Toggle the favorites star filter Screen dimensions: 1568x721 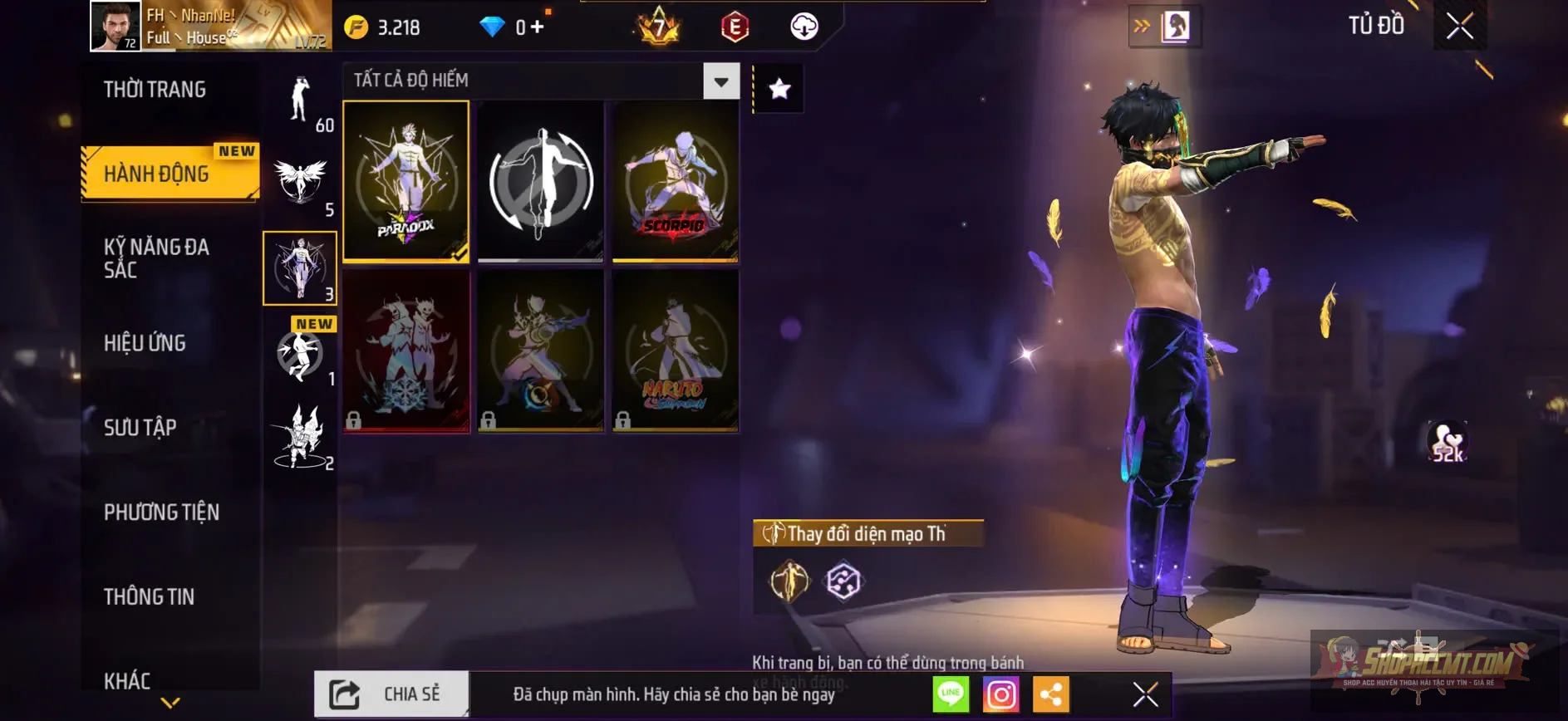coord(778,87)
